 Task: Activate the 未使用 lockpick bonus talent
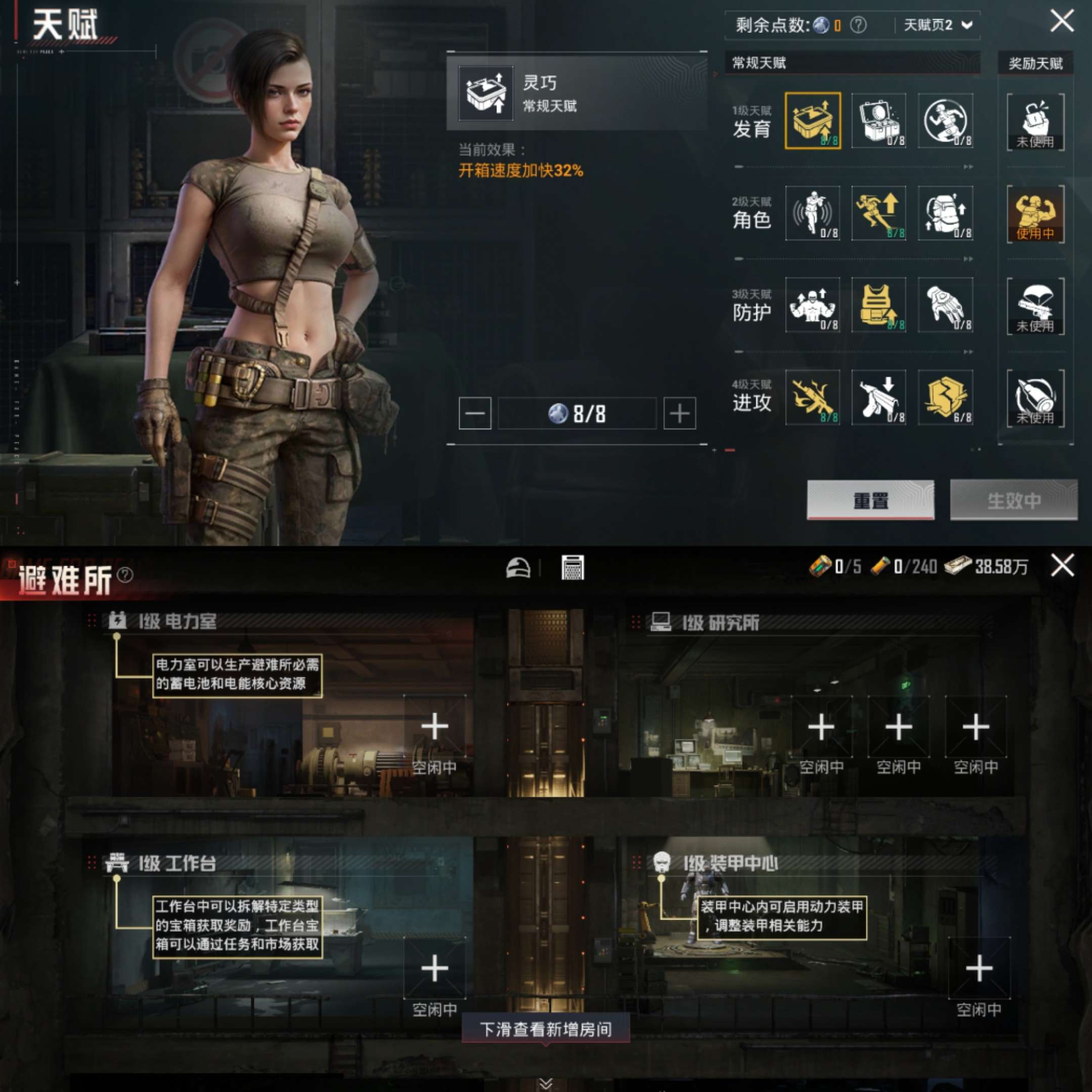click(1035, 120)
